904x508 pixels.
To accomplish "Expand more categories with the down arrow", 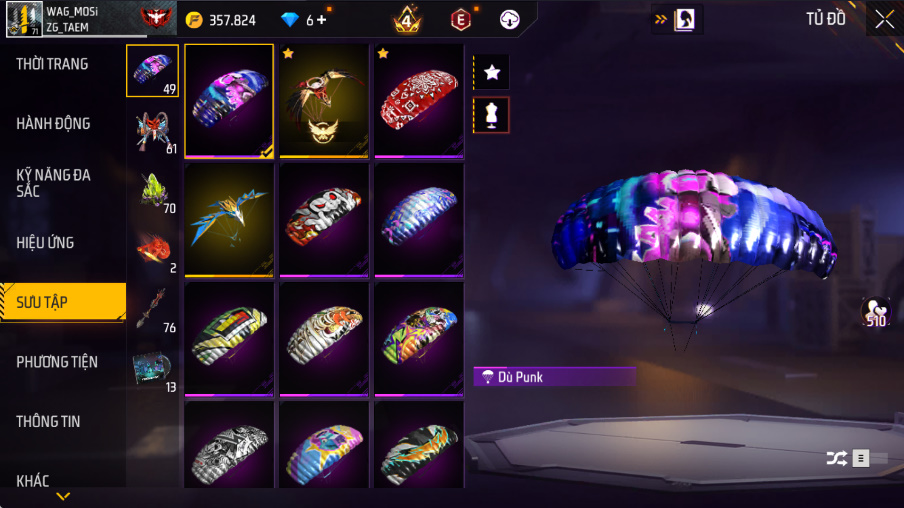I will pyautogui.click(x=63, y=496).
